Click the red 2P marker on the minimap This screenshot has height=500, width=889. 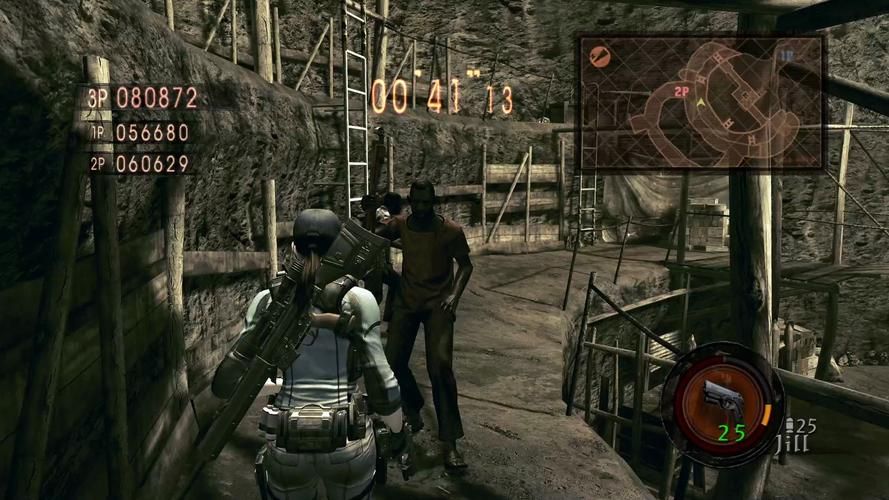[682, 91]
